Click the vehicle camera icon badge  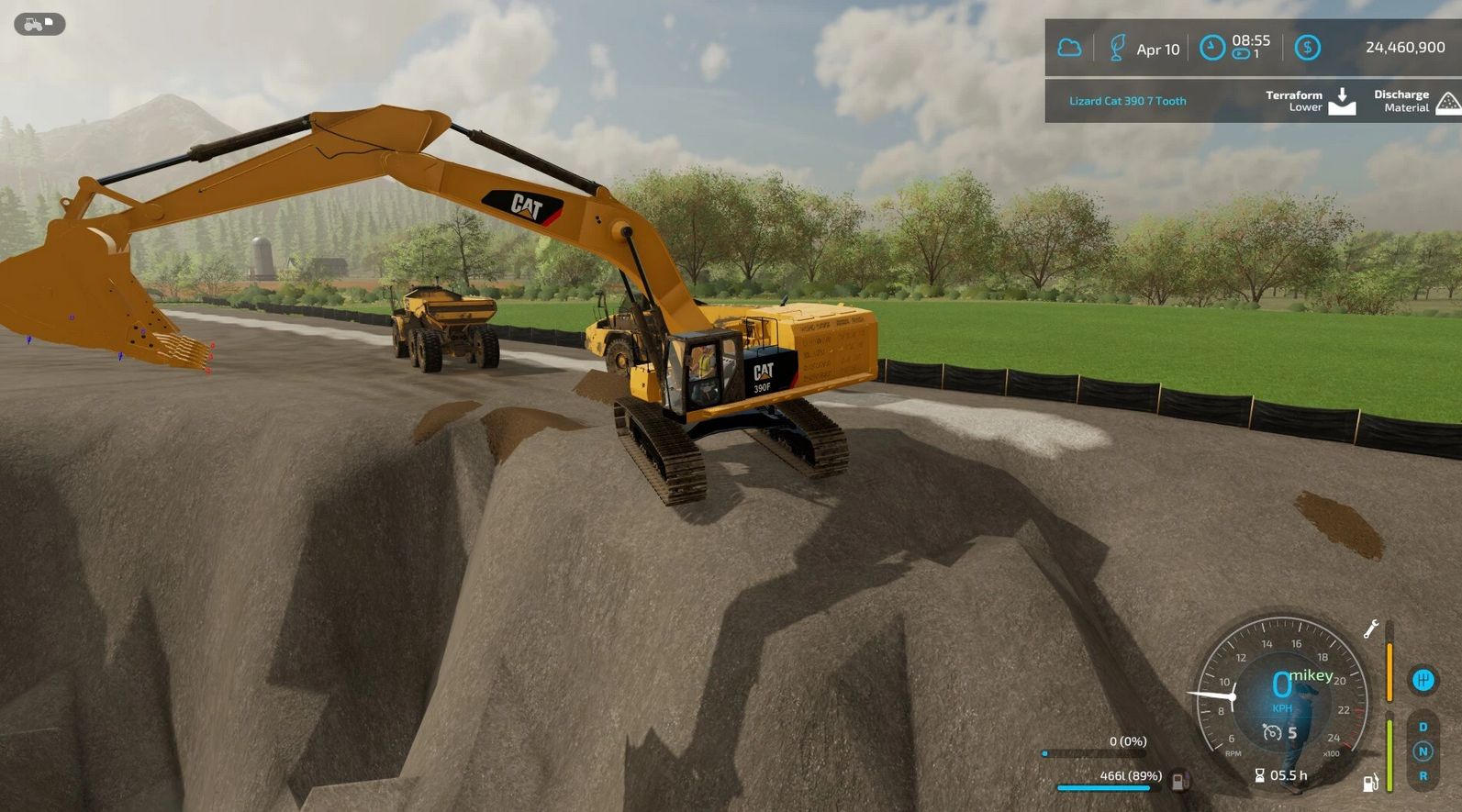(x=39, y=24)
